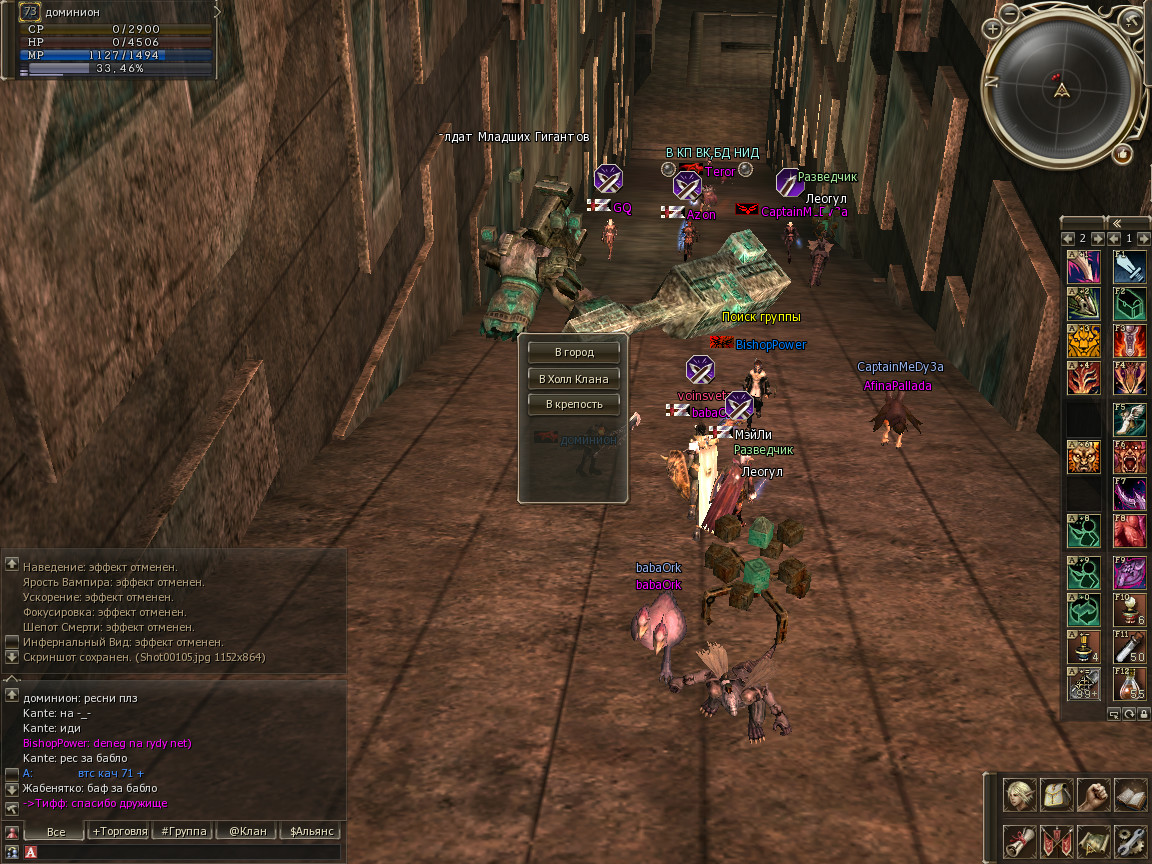Click the compass minimap
This screenshot has width=1152, height=864.
1062,89
